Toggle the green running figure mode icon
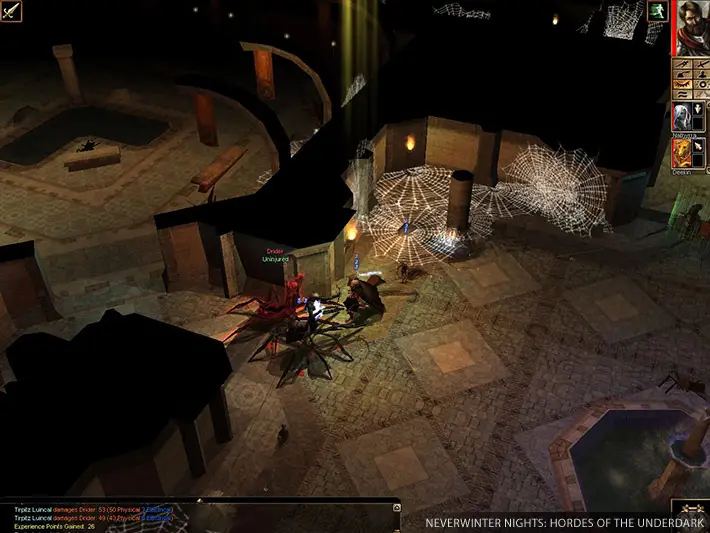The height and width of the screenshot is (533, 710). 658,11
